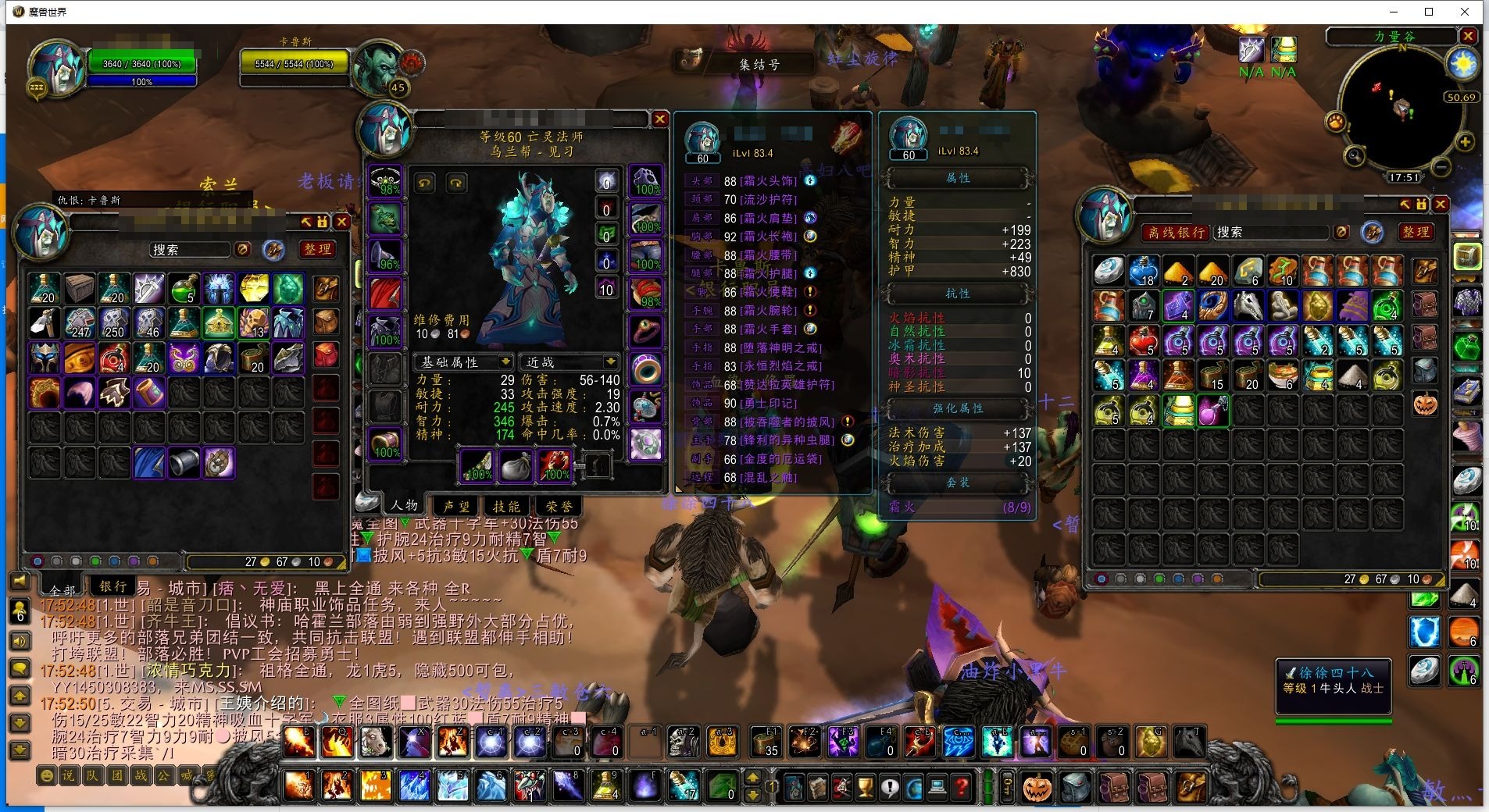Open the 技能 skills tab
The width and height of the screenshot is (1489, 812).
pyautogui.click(x=505, y=506)
